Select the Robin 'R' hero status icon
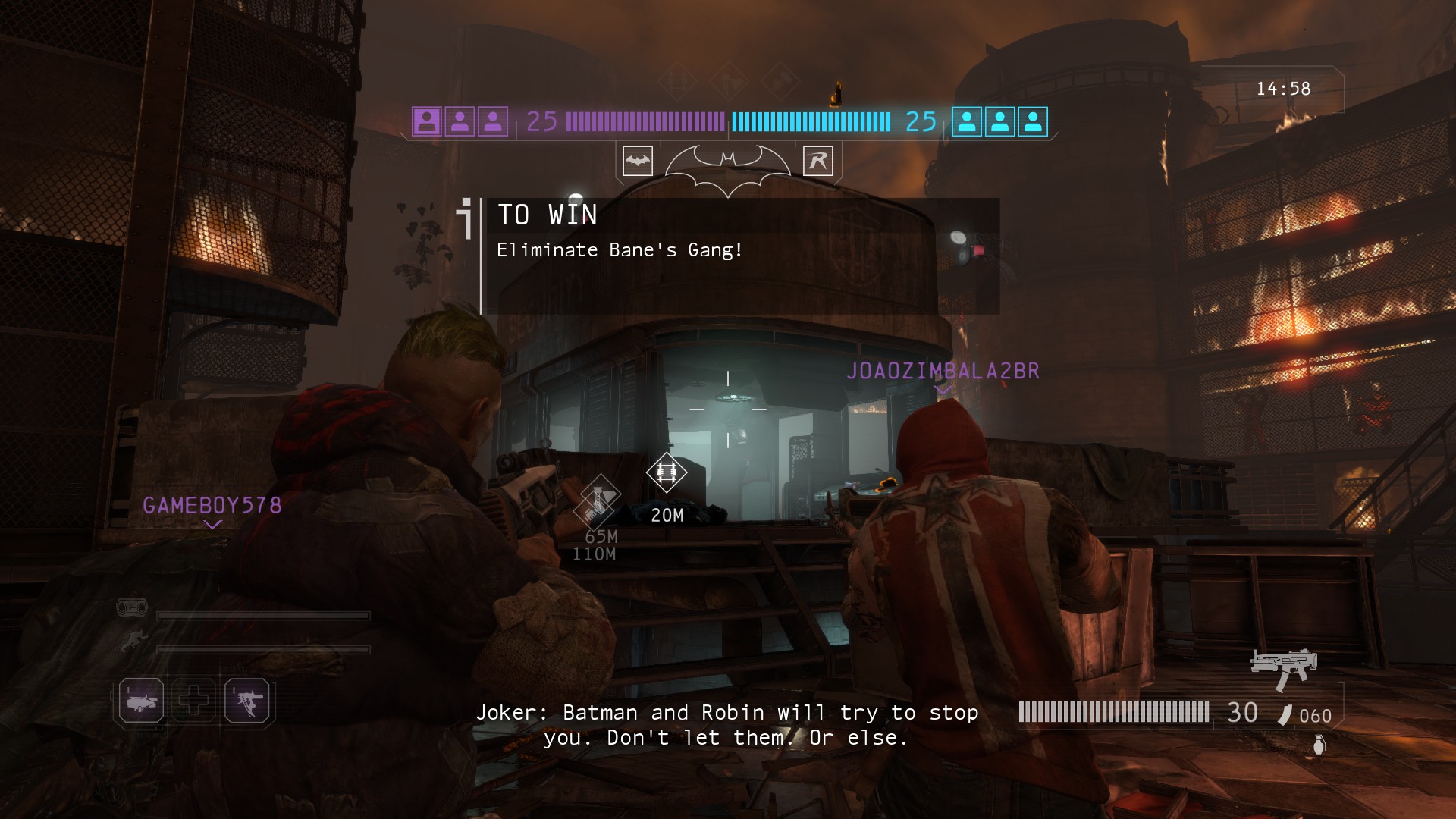1456x819 pixels. [817, 161]
